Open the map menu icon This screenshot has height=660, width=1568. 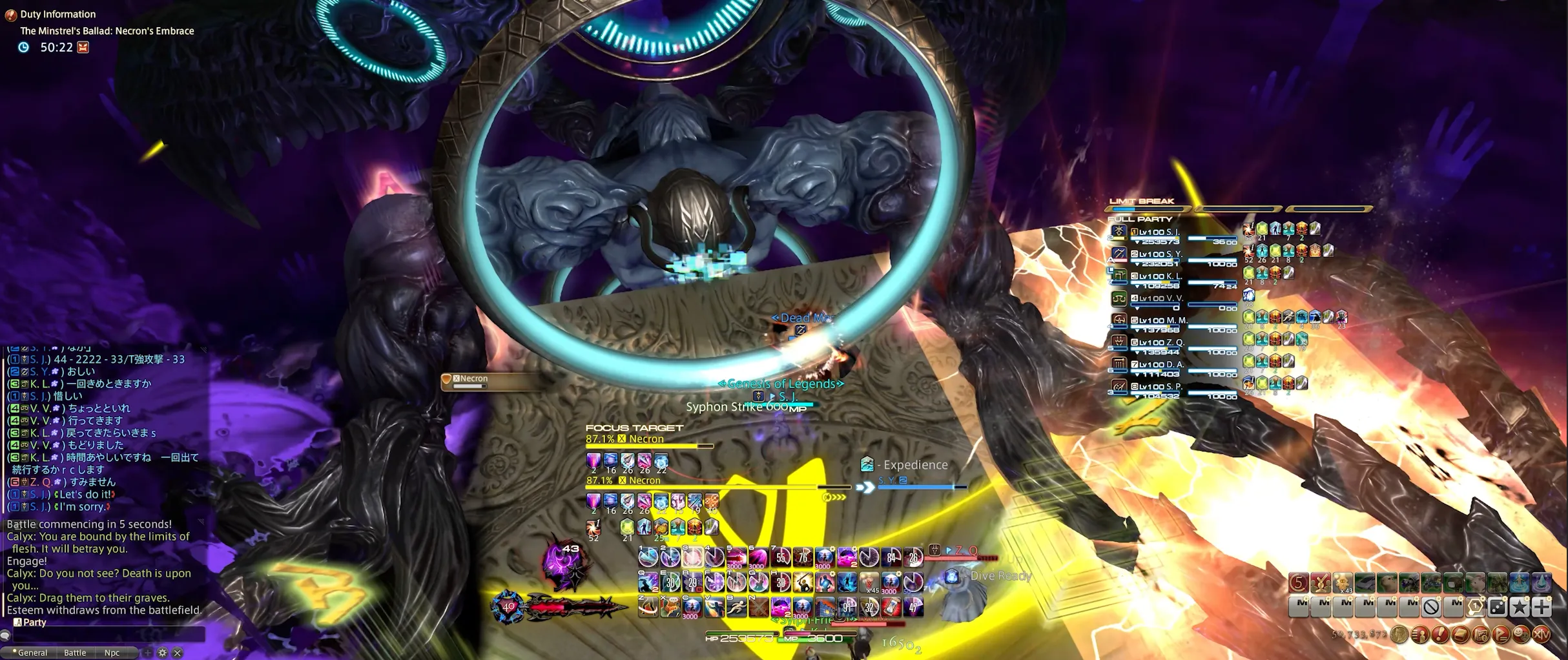(x=1481, y=635)
